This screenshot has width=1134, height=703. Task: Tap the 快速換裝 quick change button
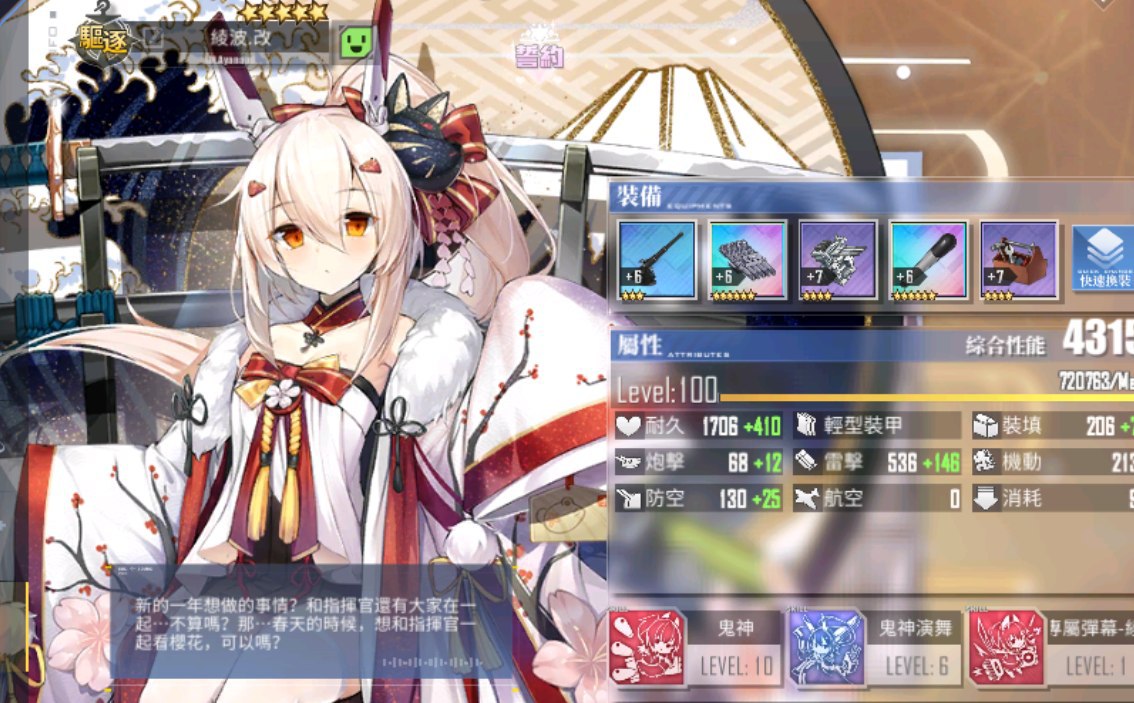click(1102, 259)
